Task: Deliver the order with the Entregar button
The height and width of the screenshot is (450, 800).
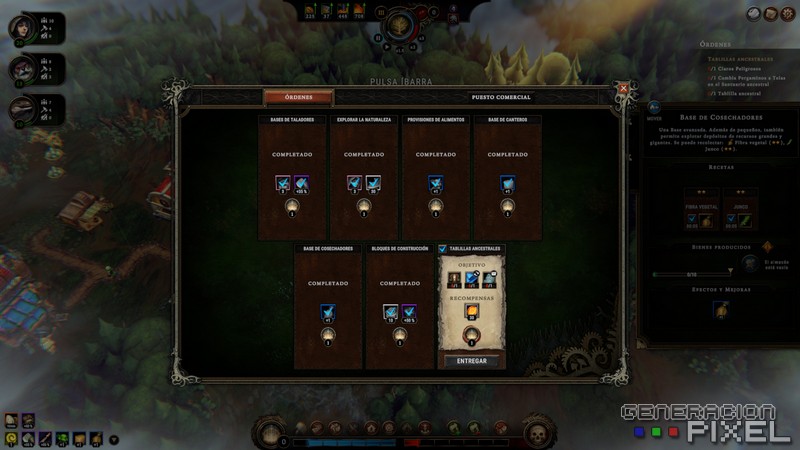Action: 471,361
